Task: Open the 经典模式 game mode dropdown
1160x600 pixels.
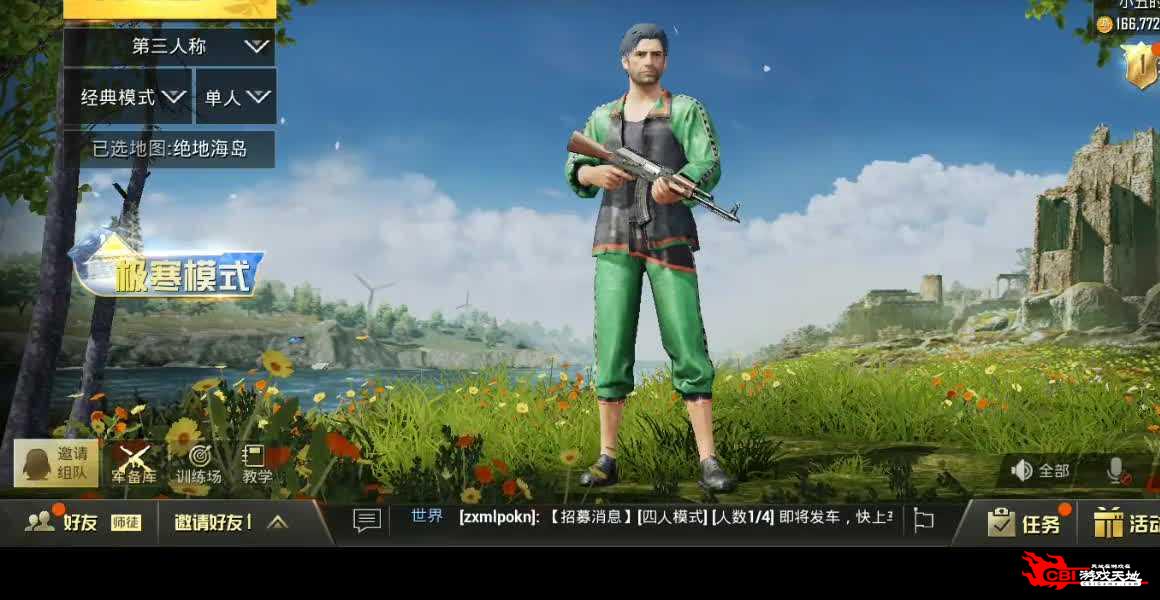Action: coord(128,97)
